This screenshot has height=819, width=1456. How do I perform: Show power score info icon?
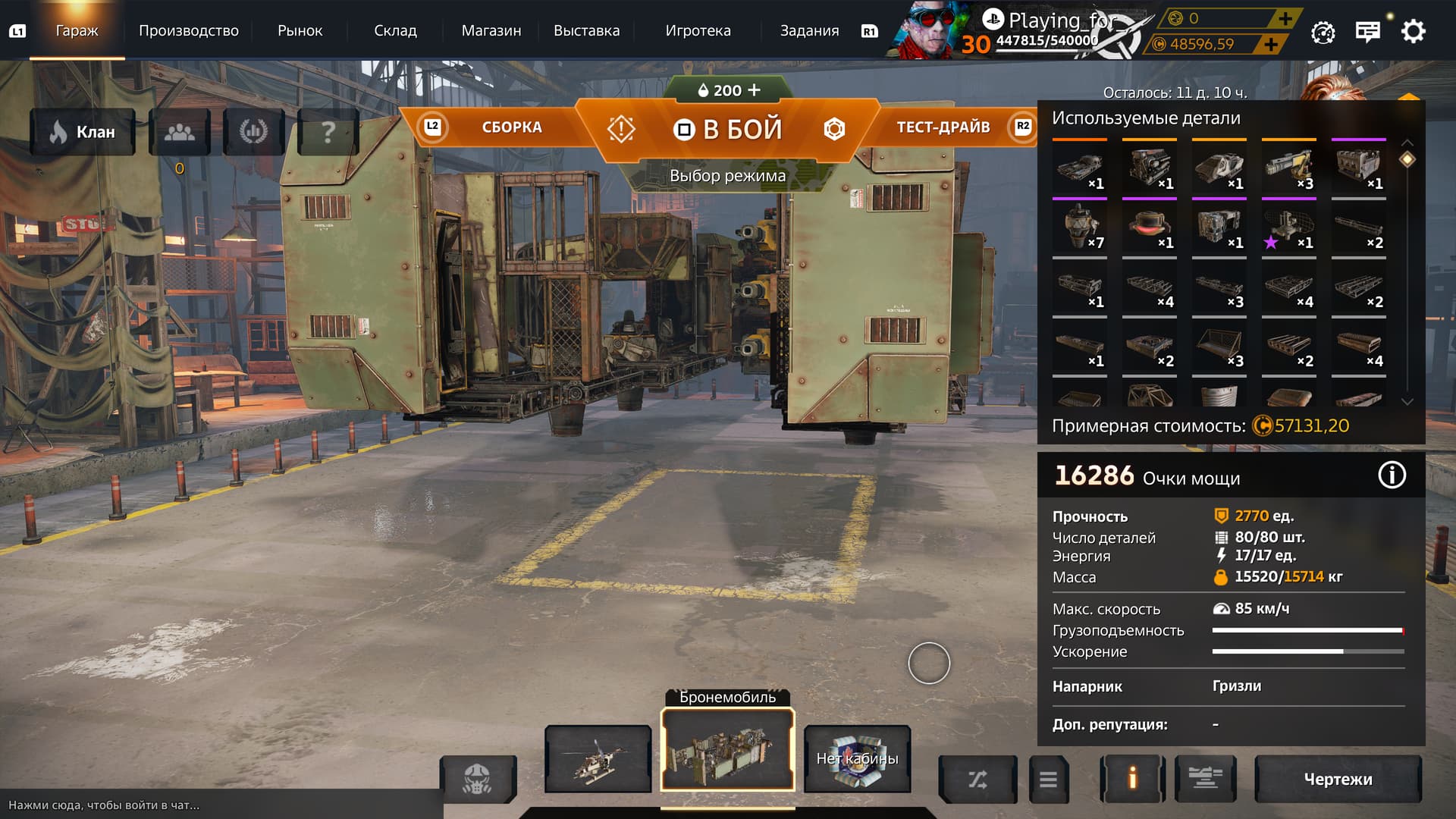pos(1392,475)
